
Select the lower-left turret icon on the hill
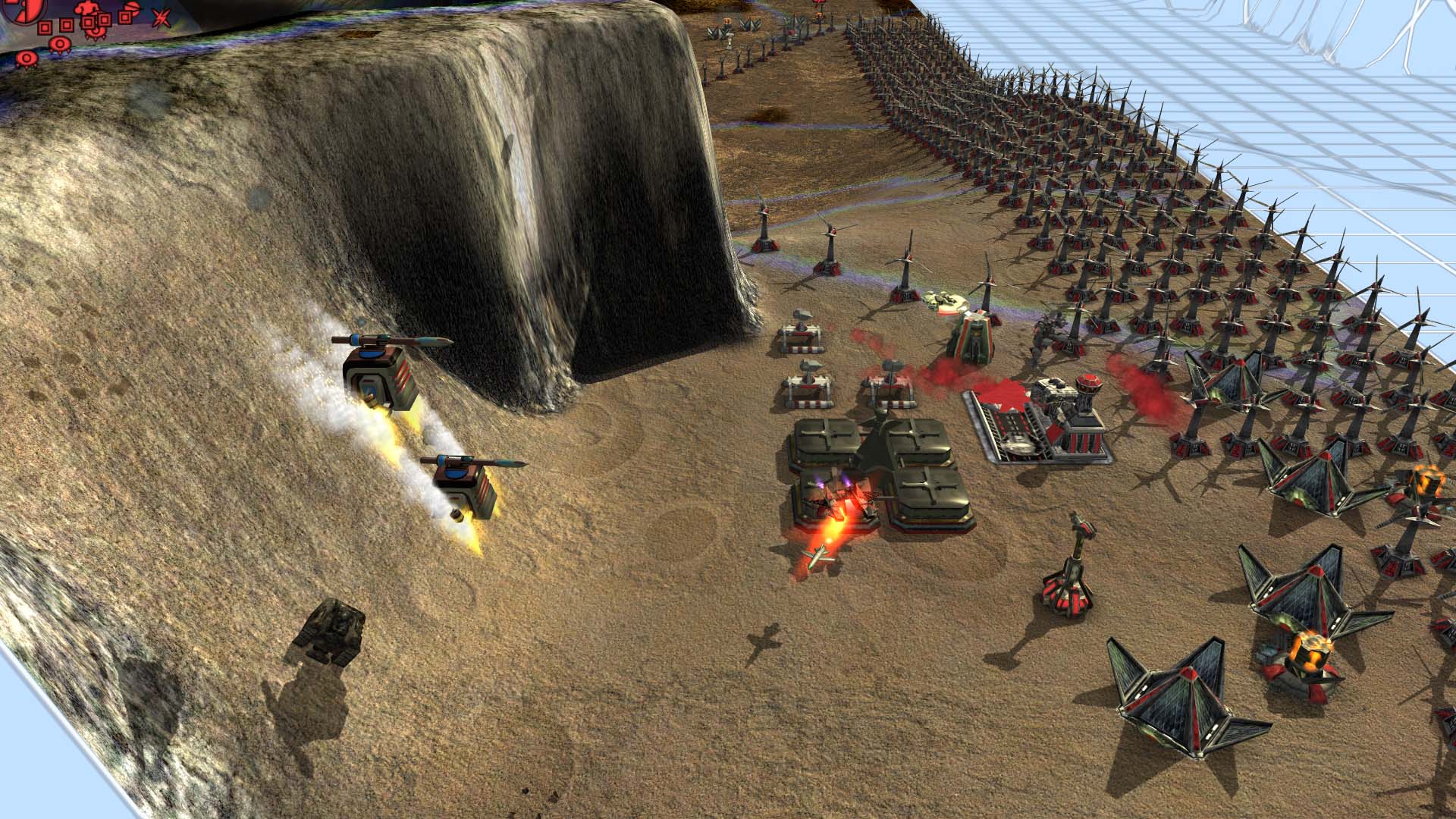[x=26, y=58]
